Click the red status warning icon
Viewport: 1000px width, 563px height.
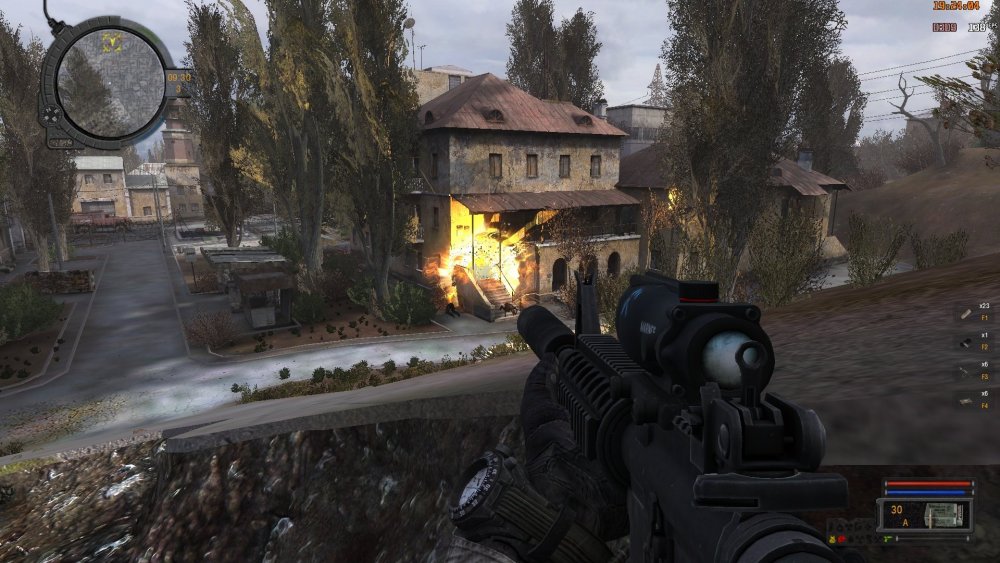click(x=842, y=540)
